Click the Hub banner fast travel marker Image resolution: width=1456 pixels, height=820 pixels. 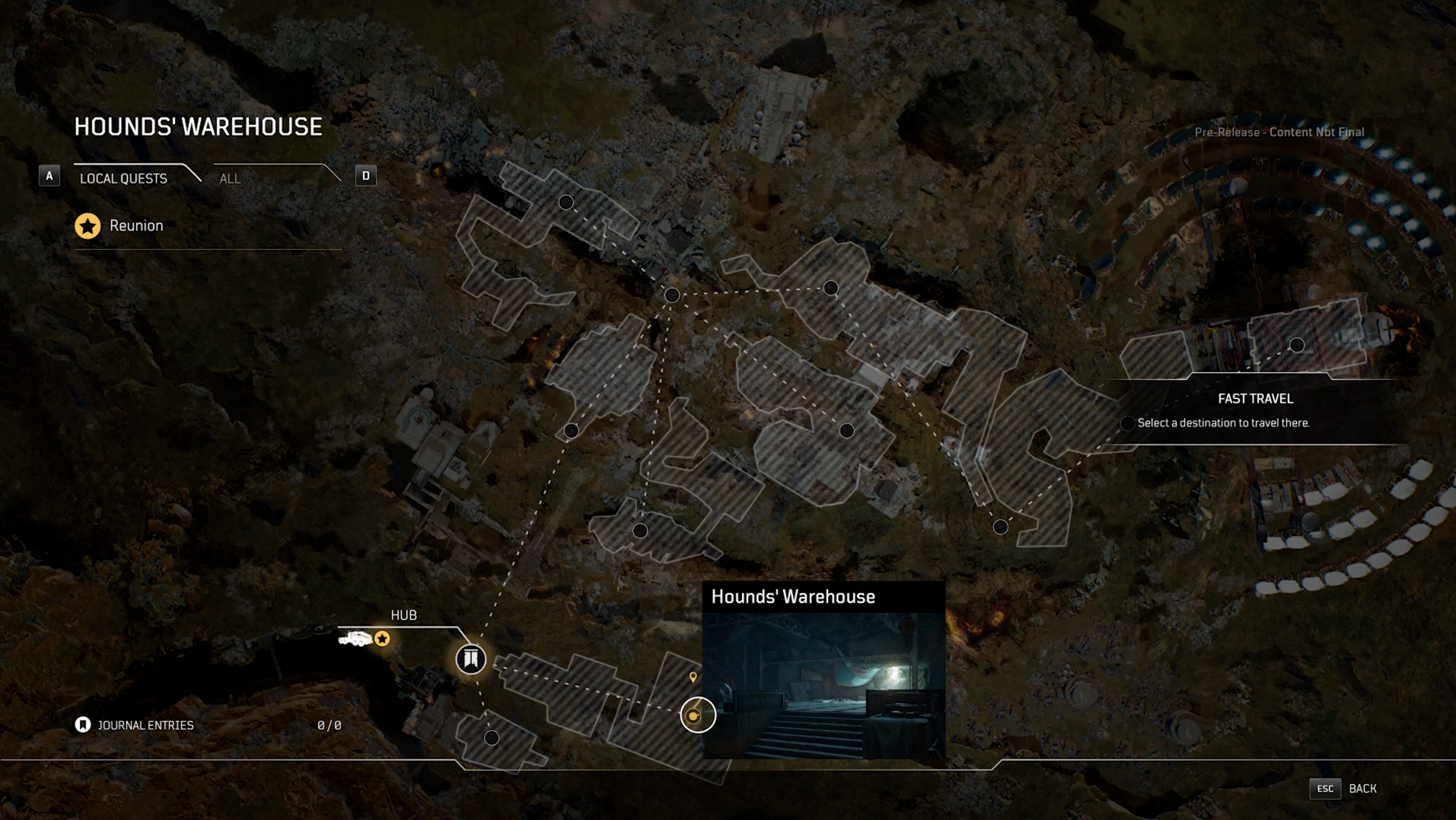pos(470,659)
